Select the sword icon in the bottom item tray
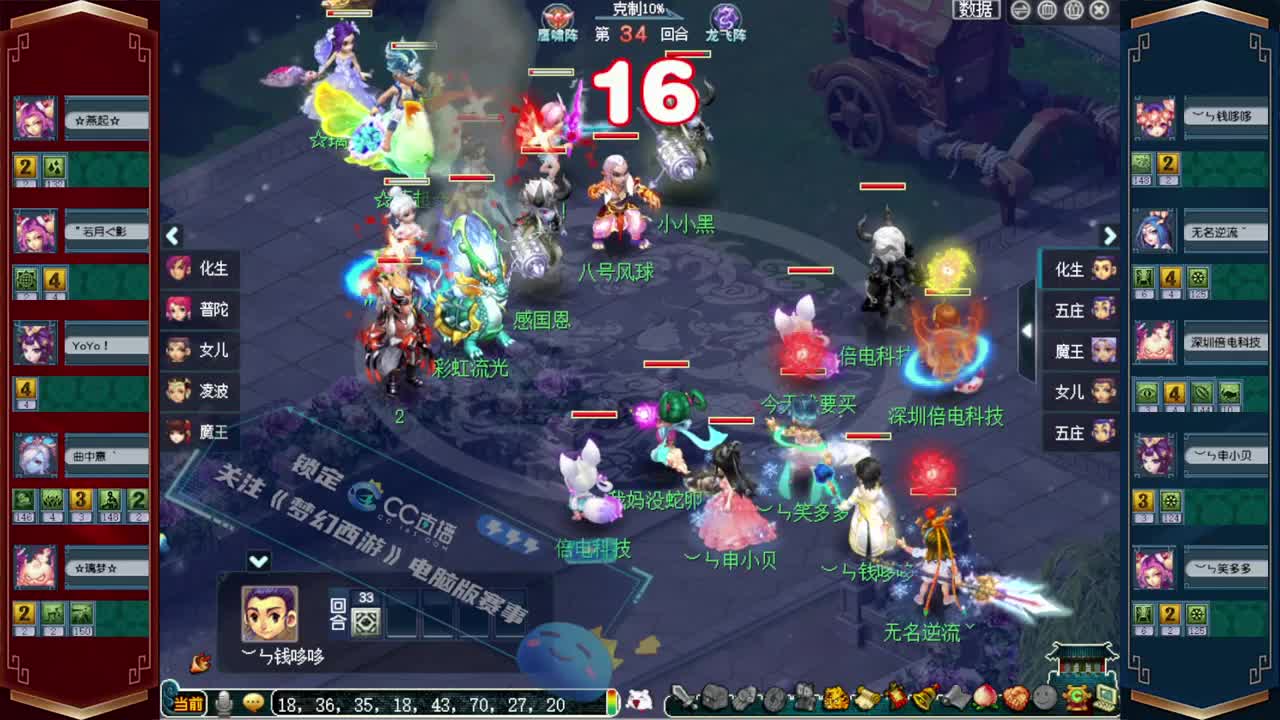The image size is (1280, 720). pos(686,702)
